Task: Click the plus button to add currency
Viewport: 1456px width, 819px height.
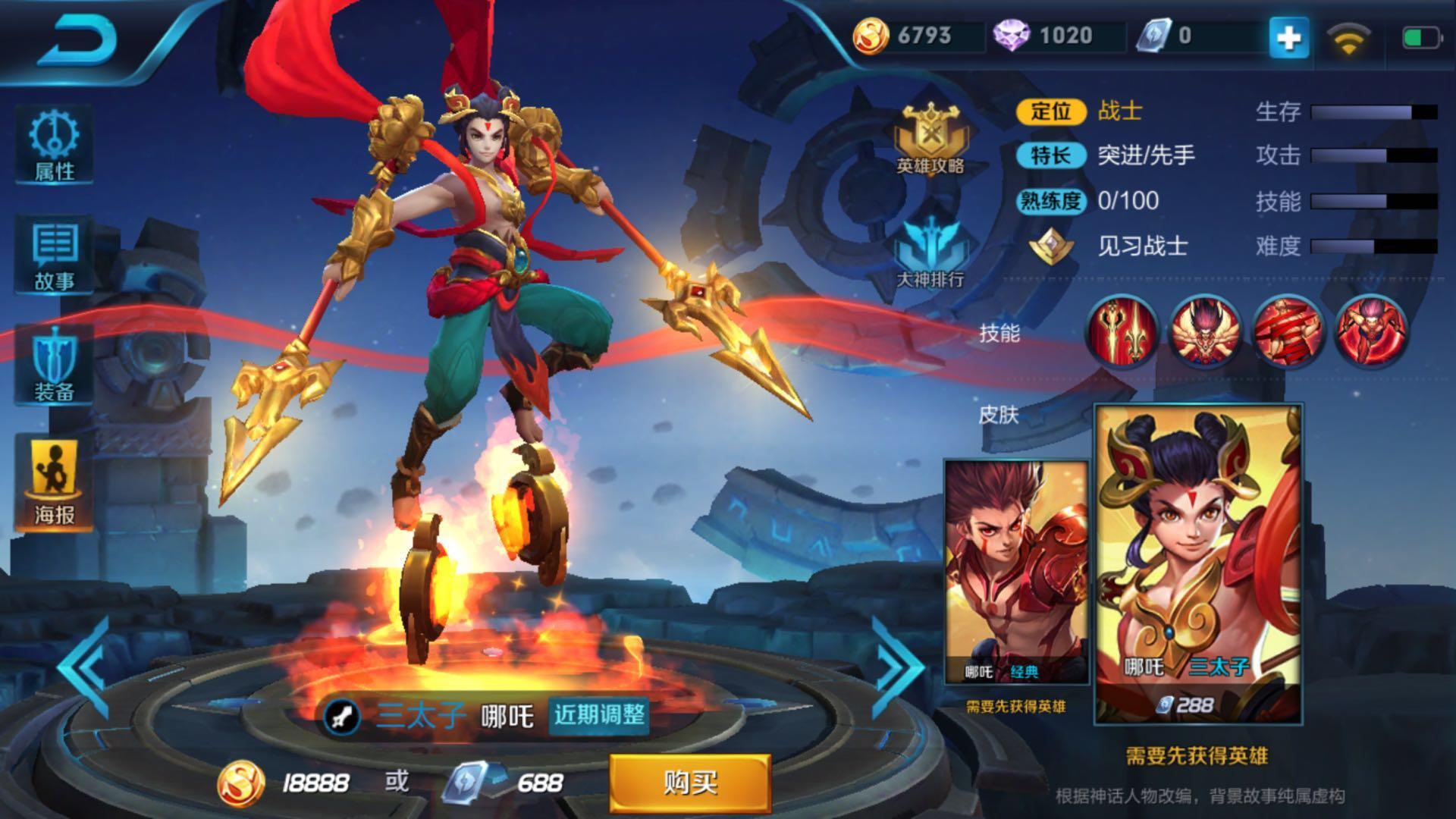Action: click(x=1288, y=37)
